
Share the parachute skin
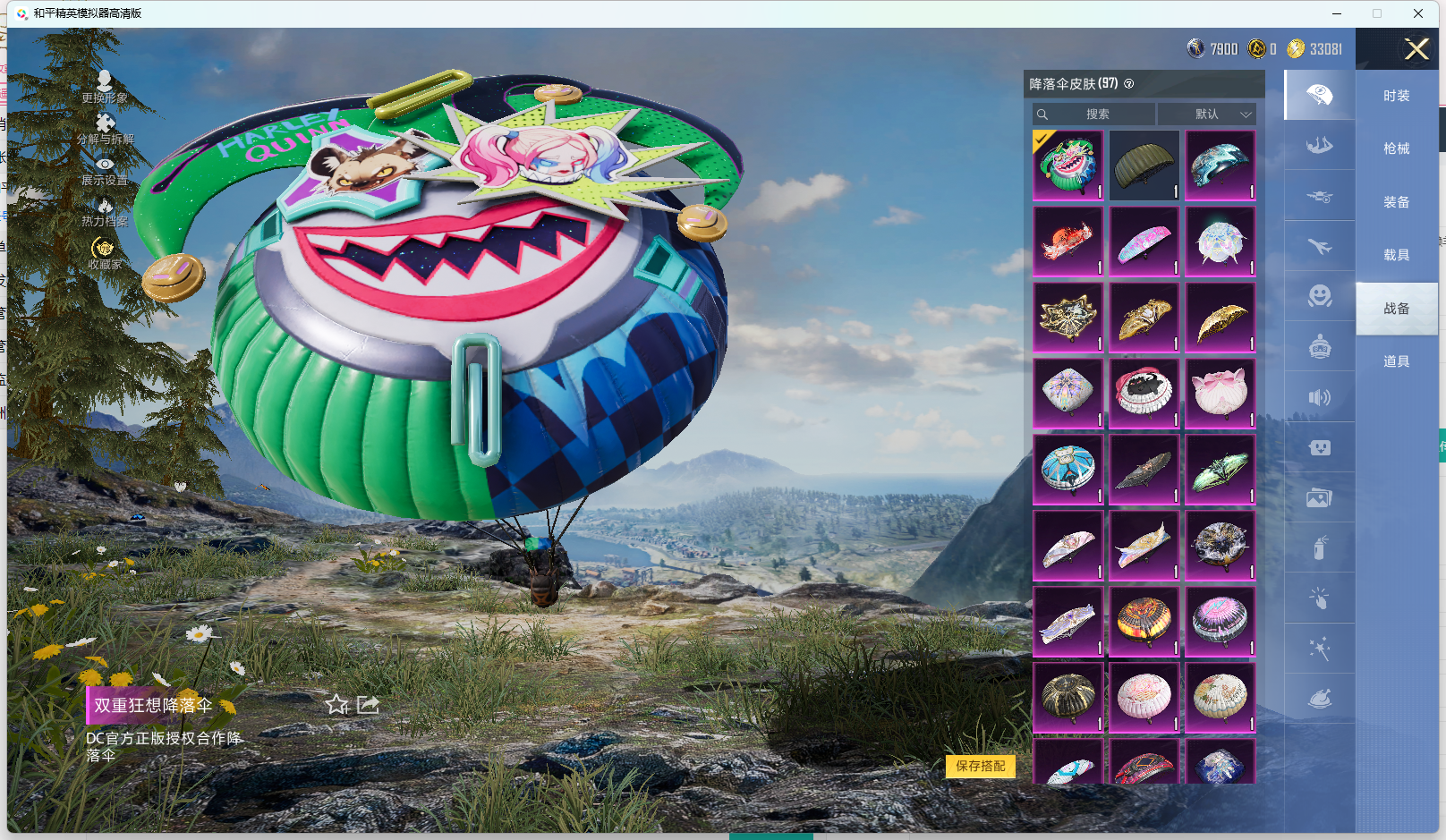[368, 705]
